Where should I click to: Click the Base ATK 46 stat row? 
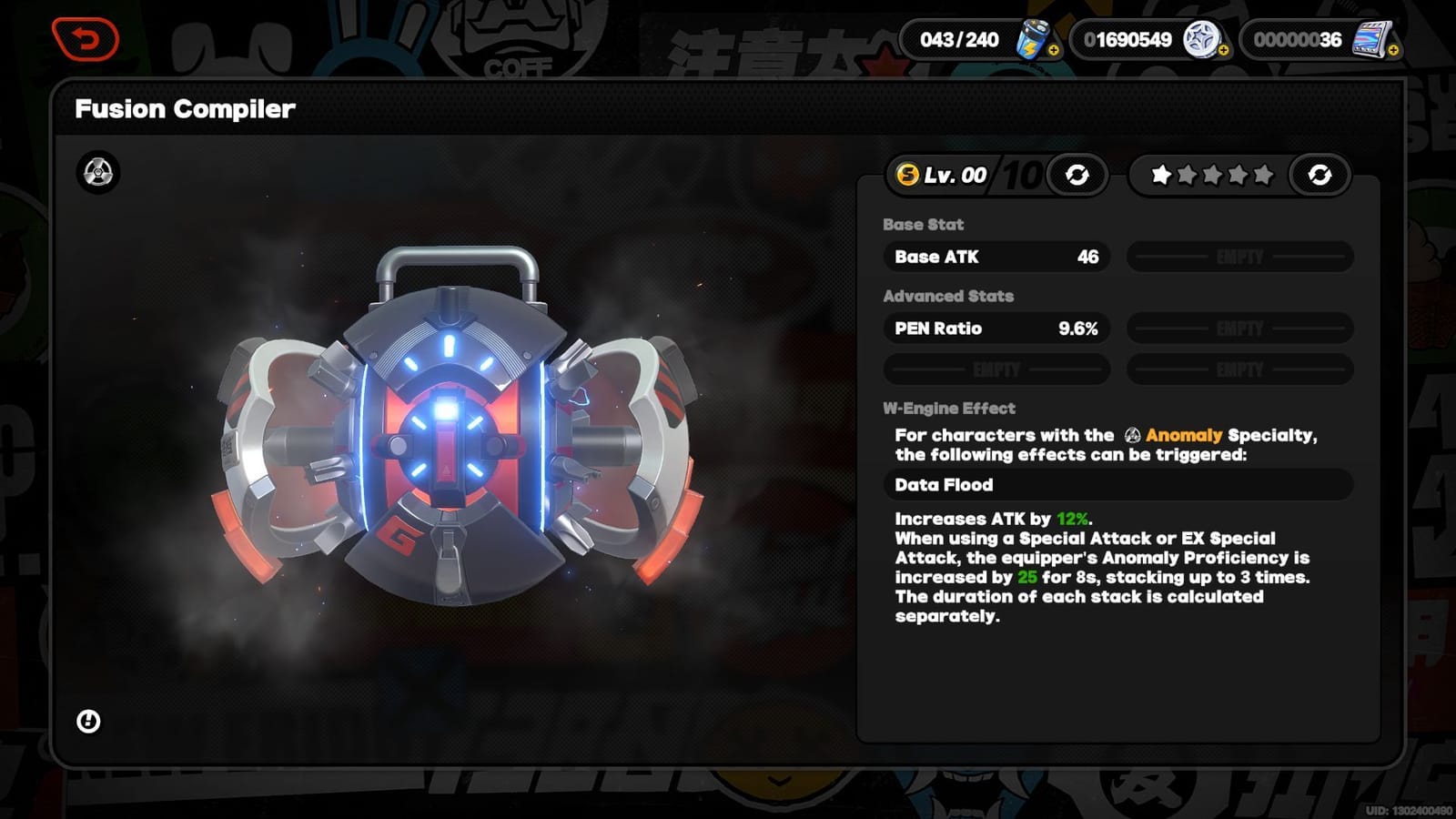point(995,257)
